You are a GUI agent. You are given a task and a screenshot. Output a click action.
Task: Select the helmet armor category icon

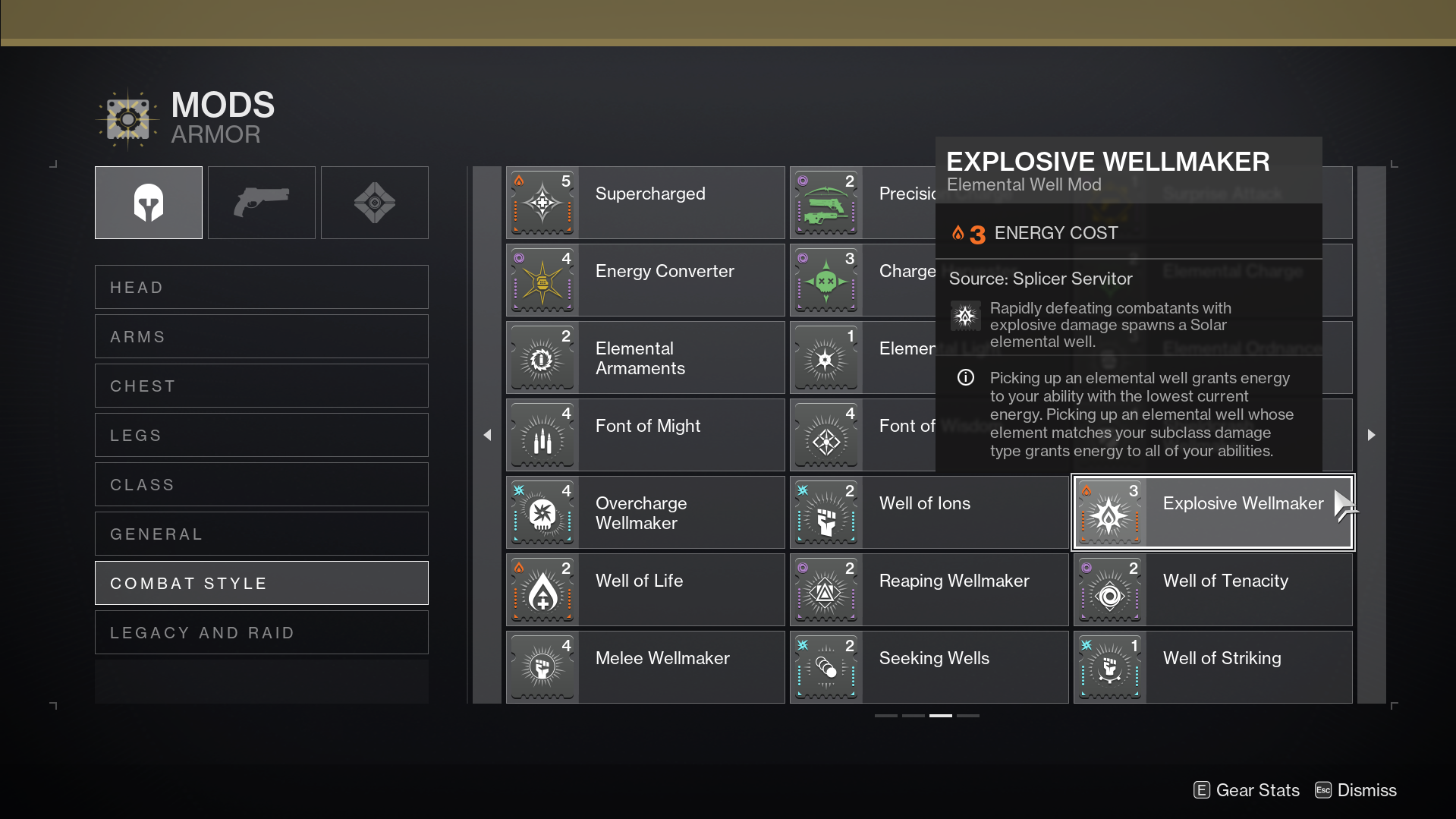point(148,202)
